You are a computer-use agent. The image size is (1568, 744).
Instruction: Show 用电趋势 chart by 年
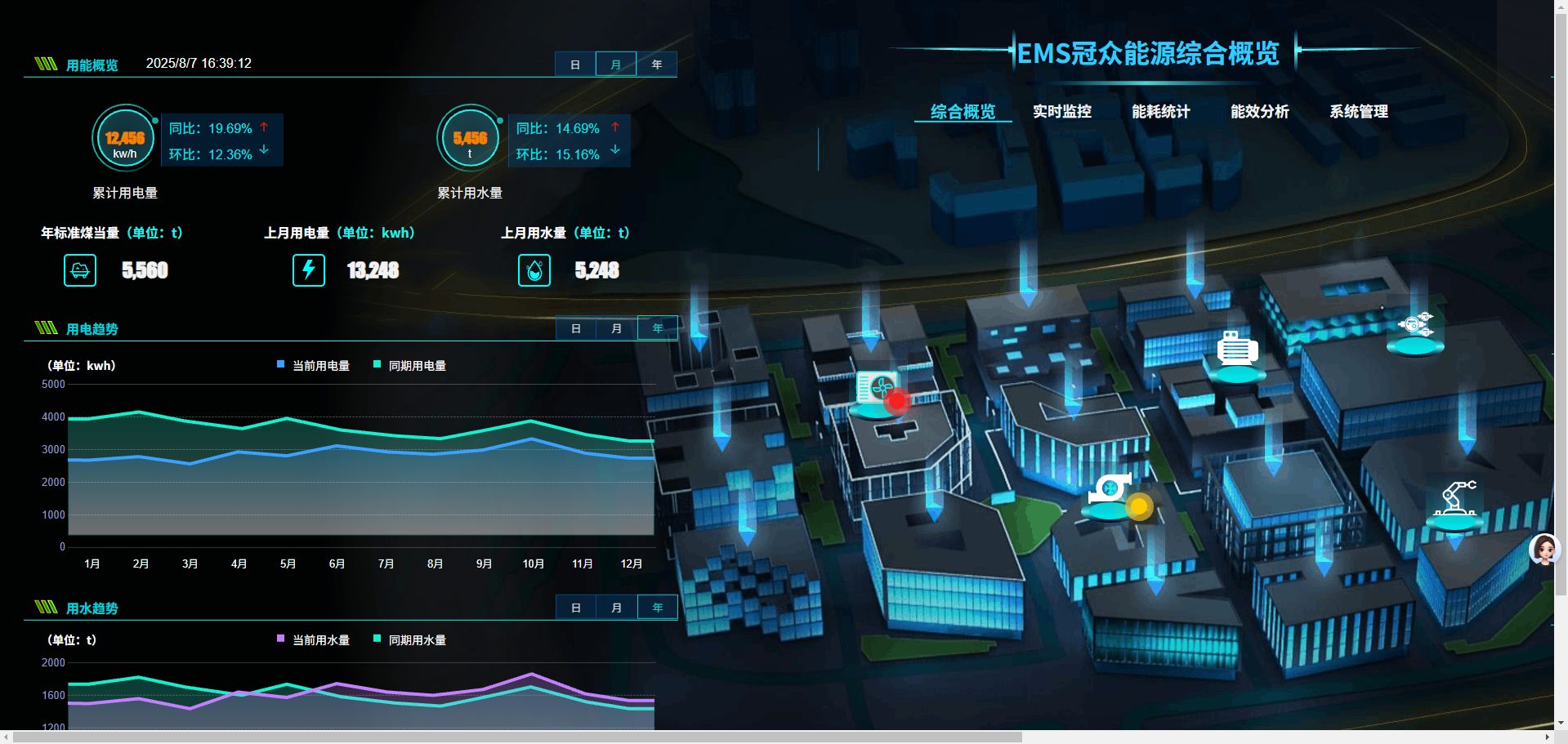click(658, 328)
